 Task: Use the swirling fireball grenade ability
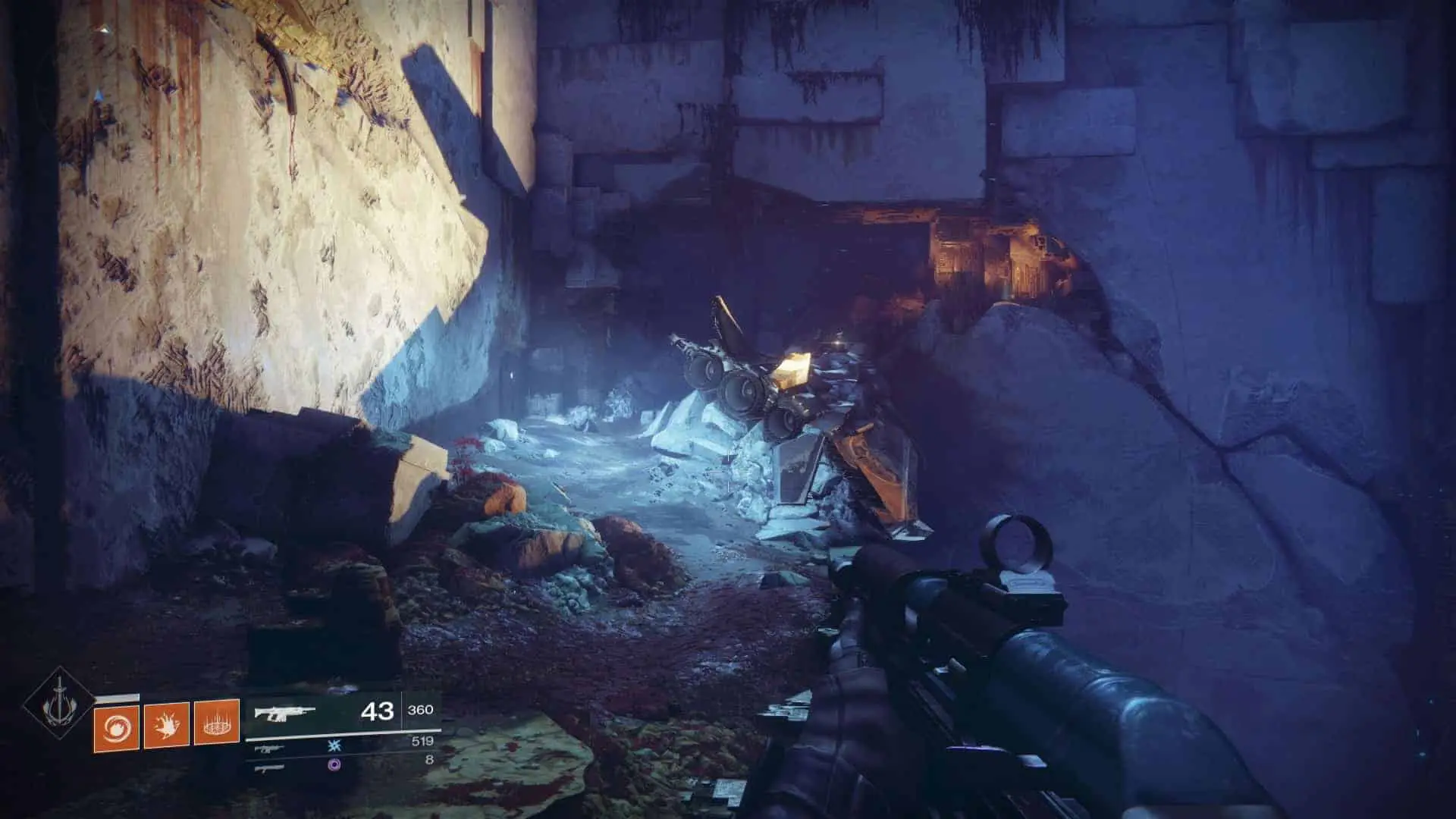(116, 726)
